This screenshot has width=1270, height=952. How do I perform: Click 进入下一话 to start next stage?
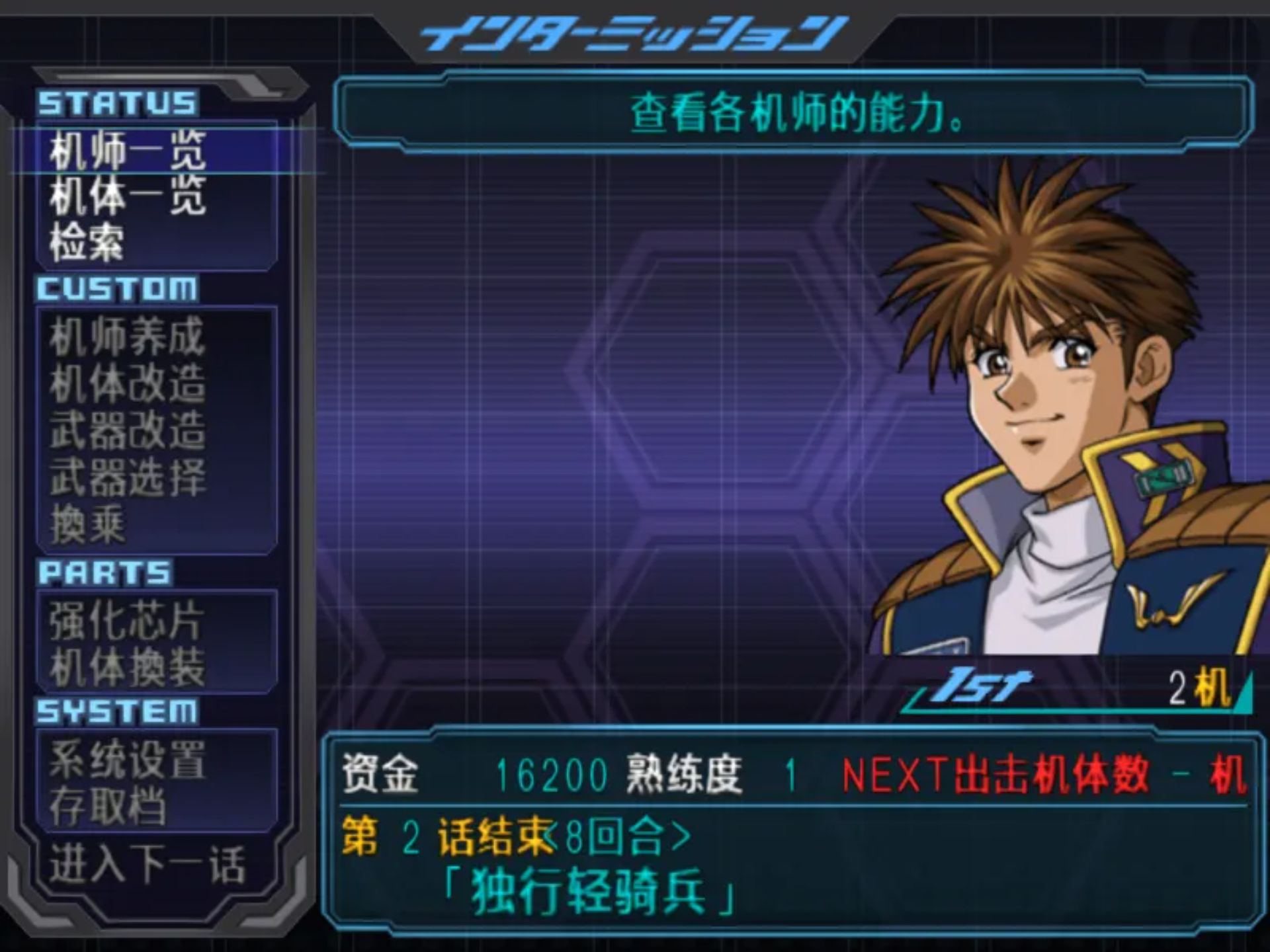click(148, 865)
